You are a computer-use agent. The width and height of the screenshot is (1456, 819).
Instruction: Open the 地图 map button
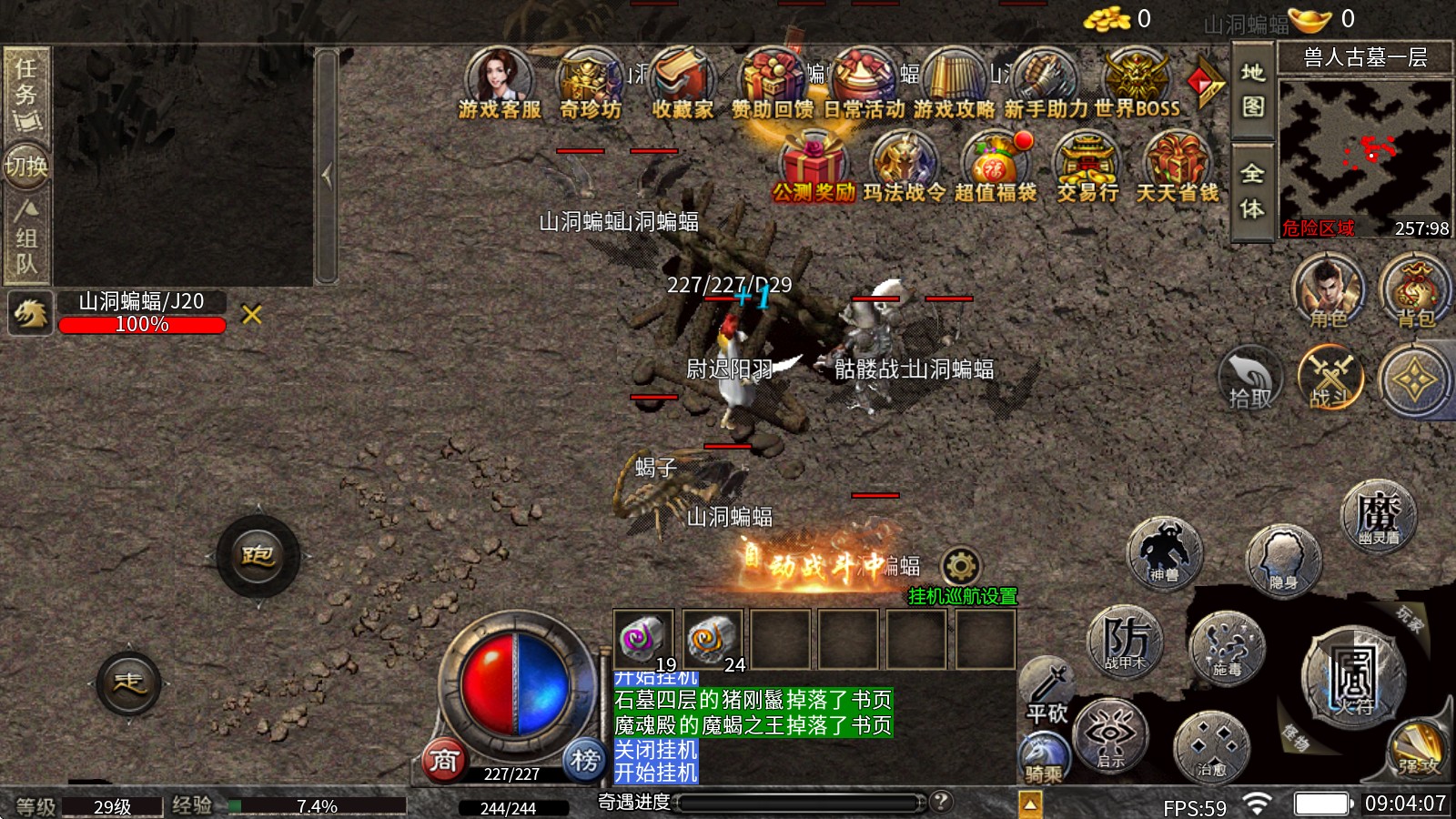[1253, 89]
